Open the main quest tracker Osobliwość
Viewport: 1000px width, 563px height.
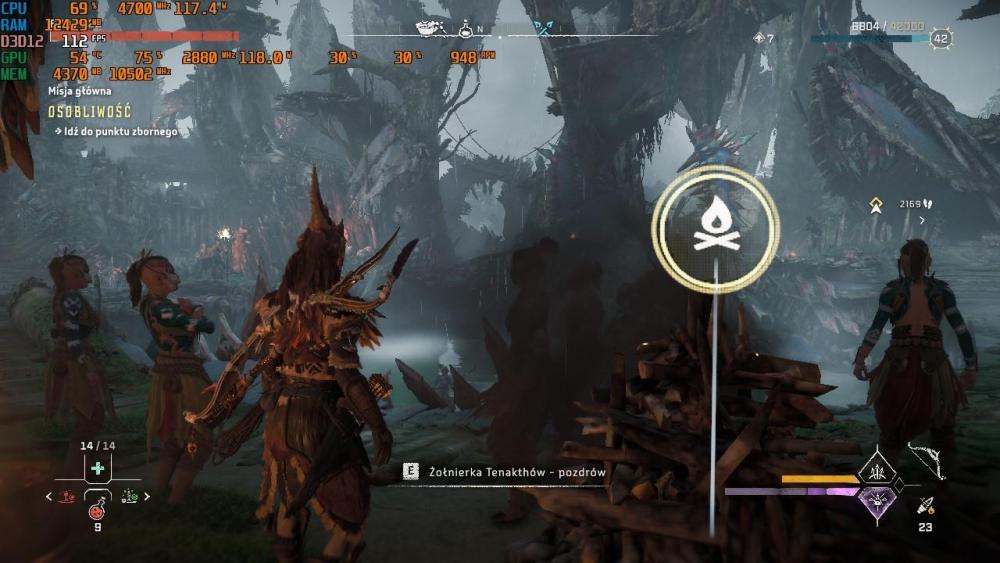[x=89, y=112]
